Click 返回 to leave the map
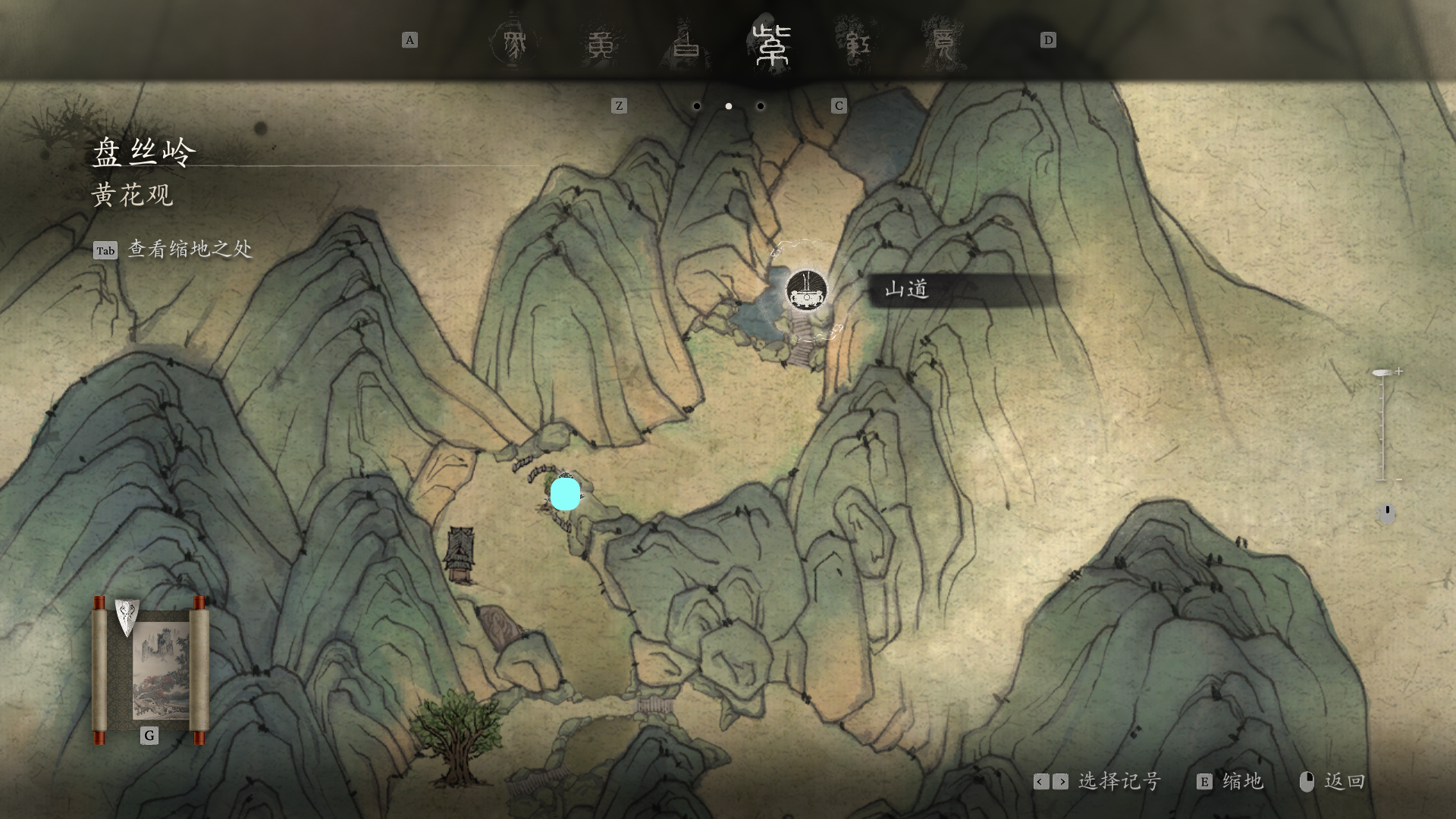 (x=1343, y=782)
